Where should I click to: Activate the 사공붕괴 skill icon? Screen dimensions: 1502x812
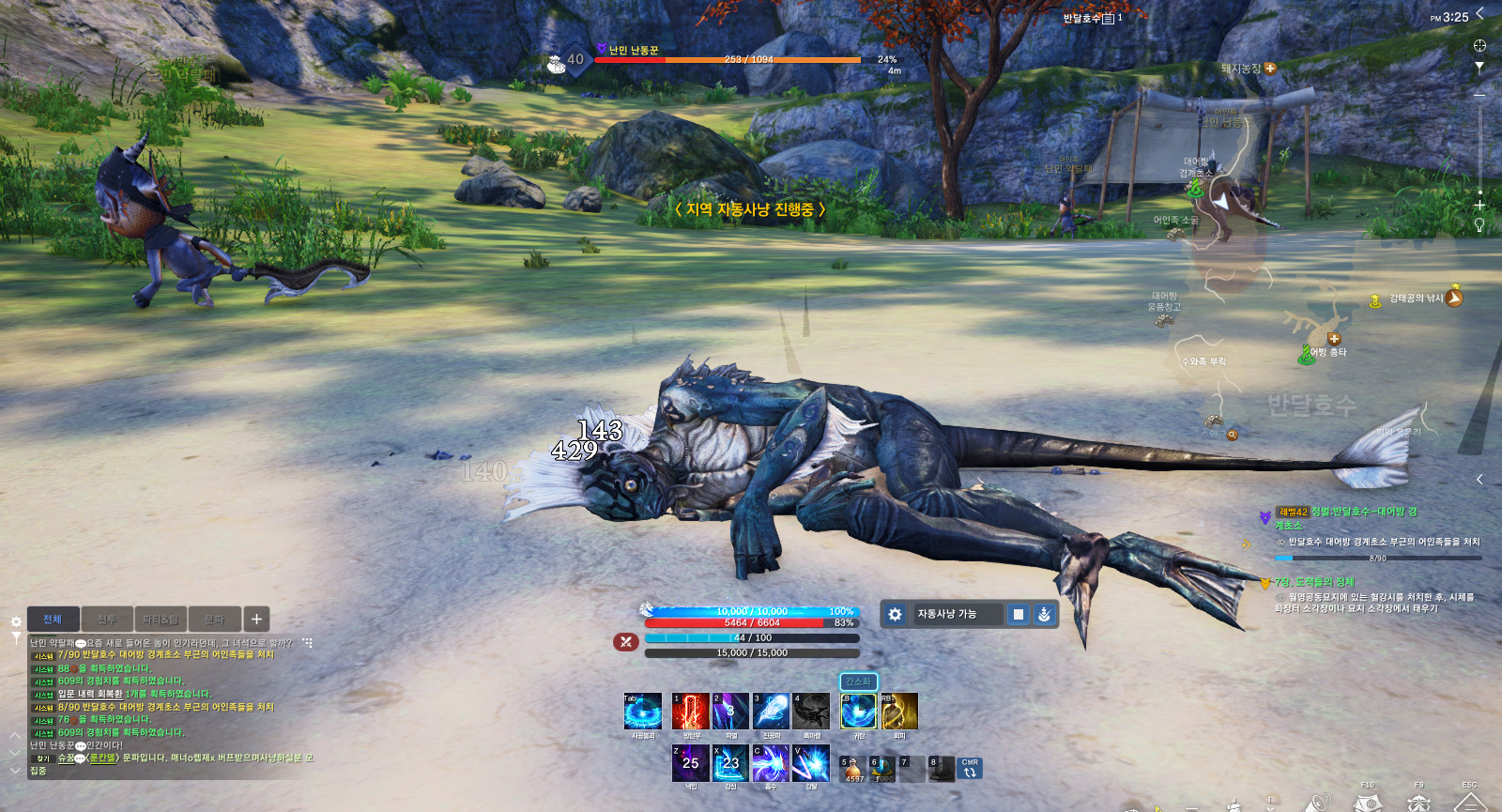[643, 712]
